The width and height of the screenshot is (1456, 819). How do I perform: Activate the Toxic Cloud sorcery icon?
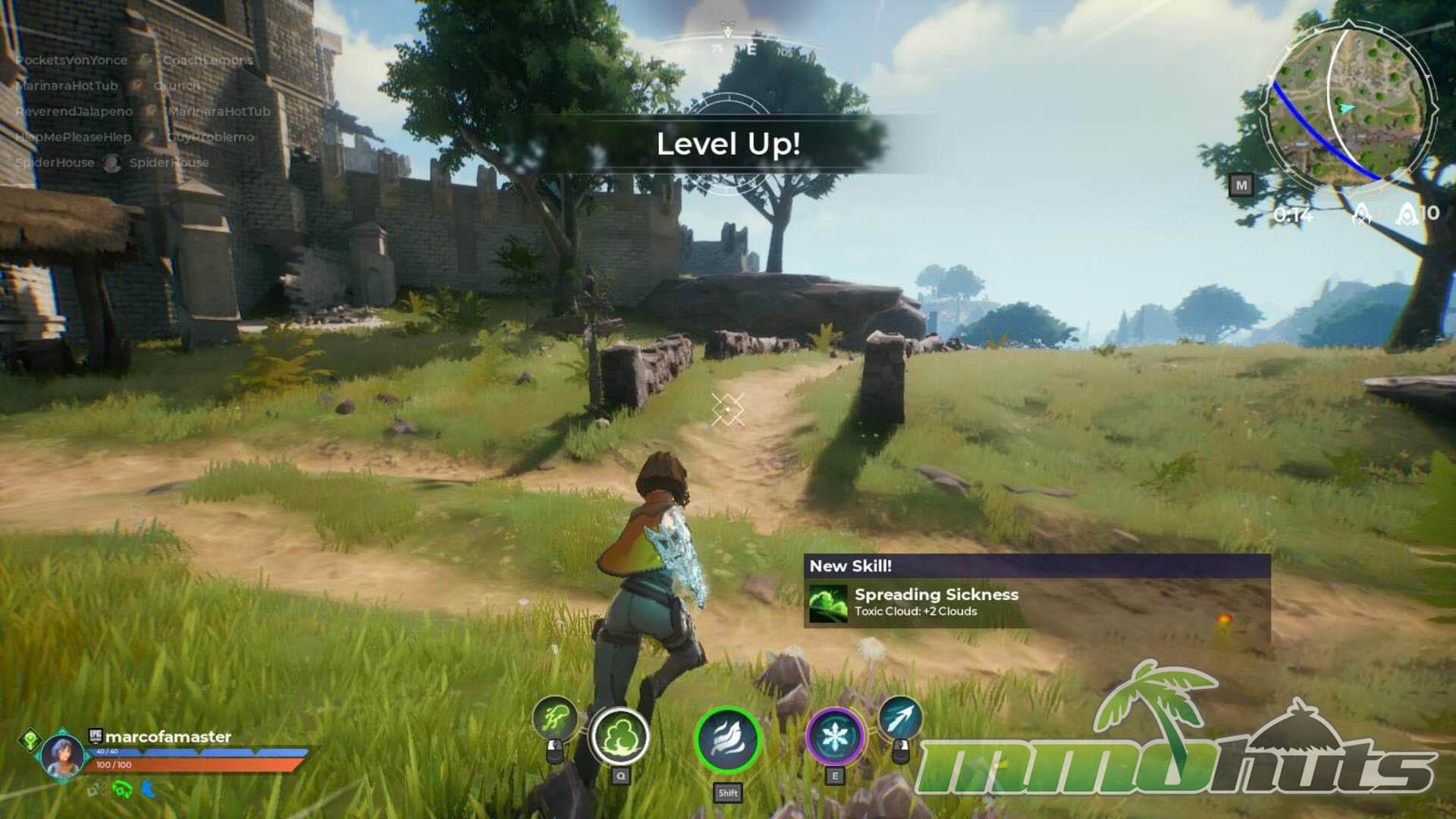(620, 737)
